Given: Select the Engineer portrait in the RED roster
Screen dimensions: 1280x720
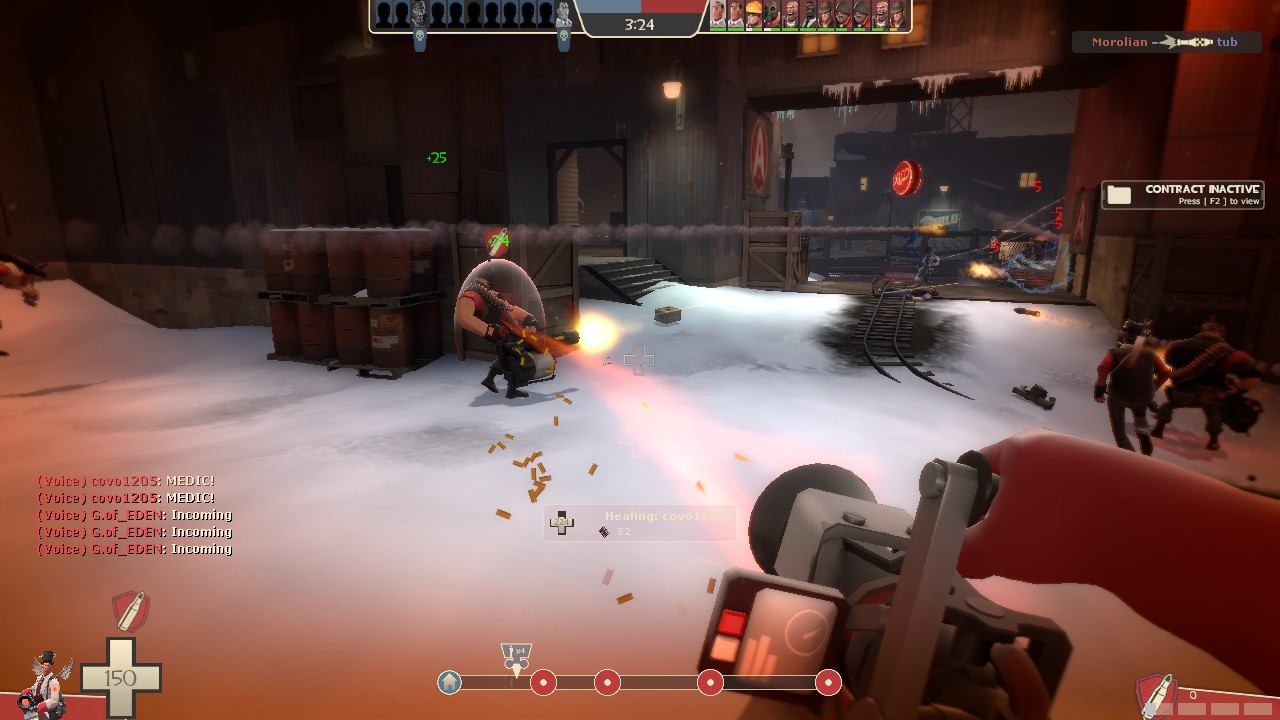Looking at the screenshot, I should 753,14.
